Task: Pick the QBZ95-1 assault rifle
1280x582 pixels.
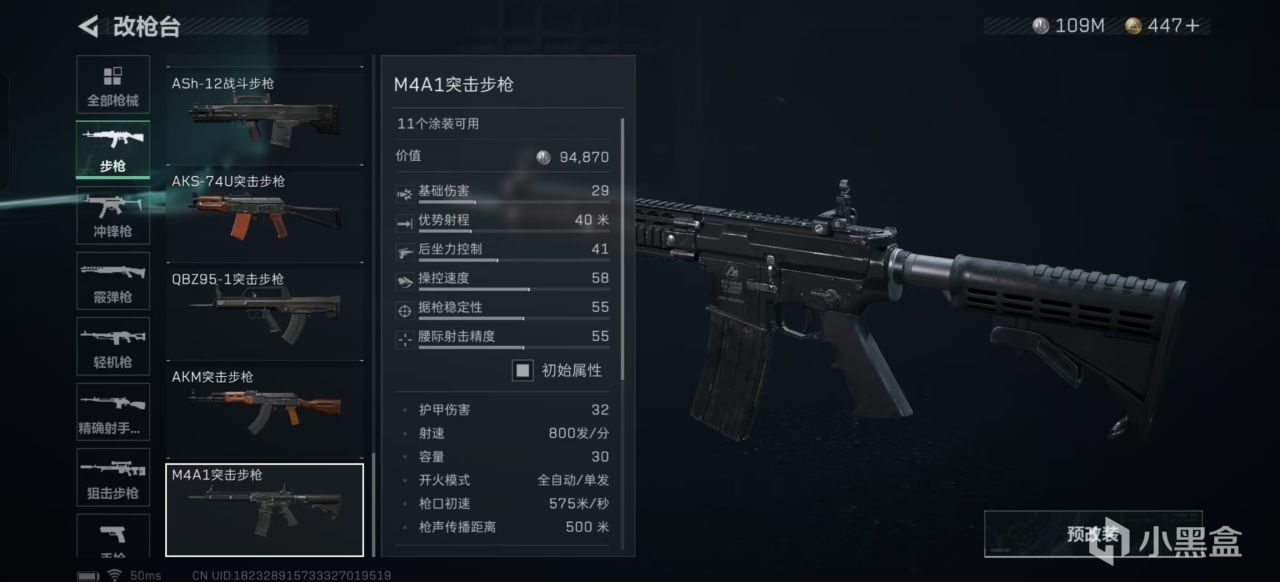Action: (265, 311)
